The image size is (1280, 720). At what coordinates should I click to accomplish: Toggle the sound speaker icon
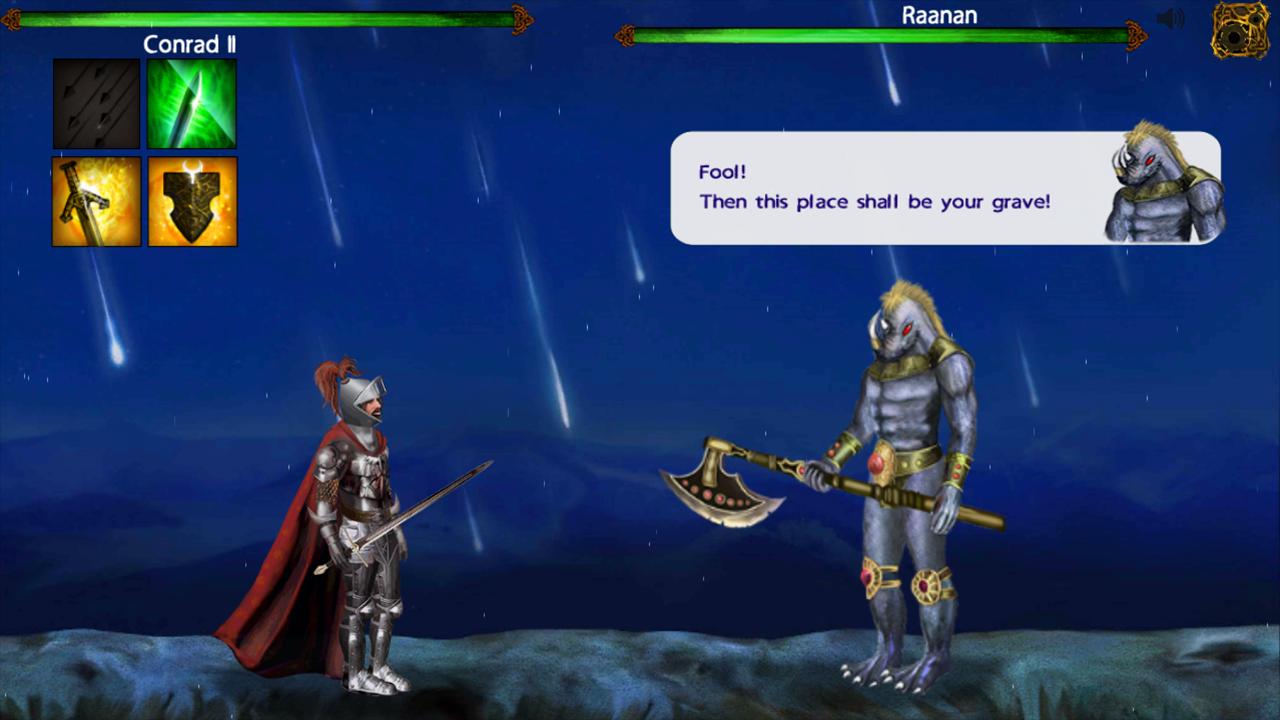[1170, 19]
